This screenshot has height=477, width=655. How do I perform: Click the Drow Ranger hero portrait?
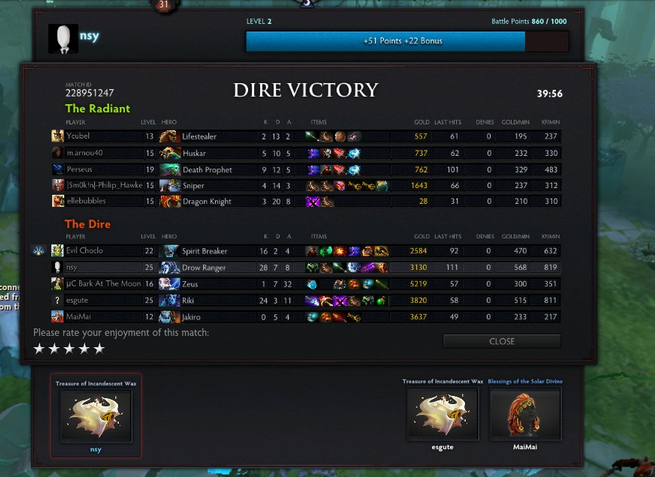(x=169, y=267)
